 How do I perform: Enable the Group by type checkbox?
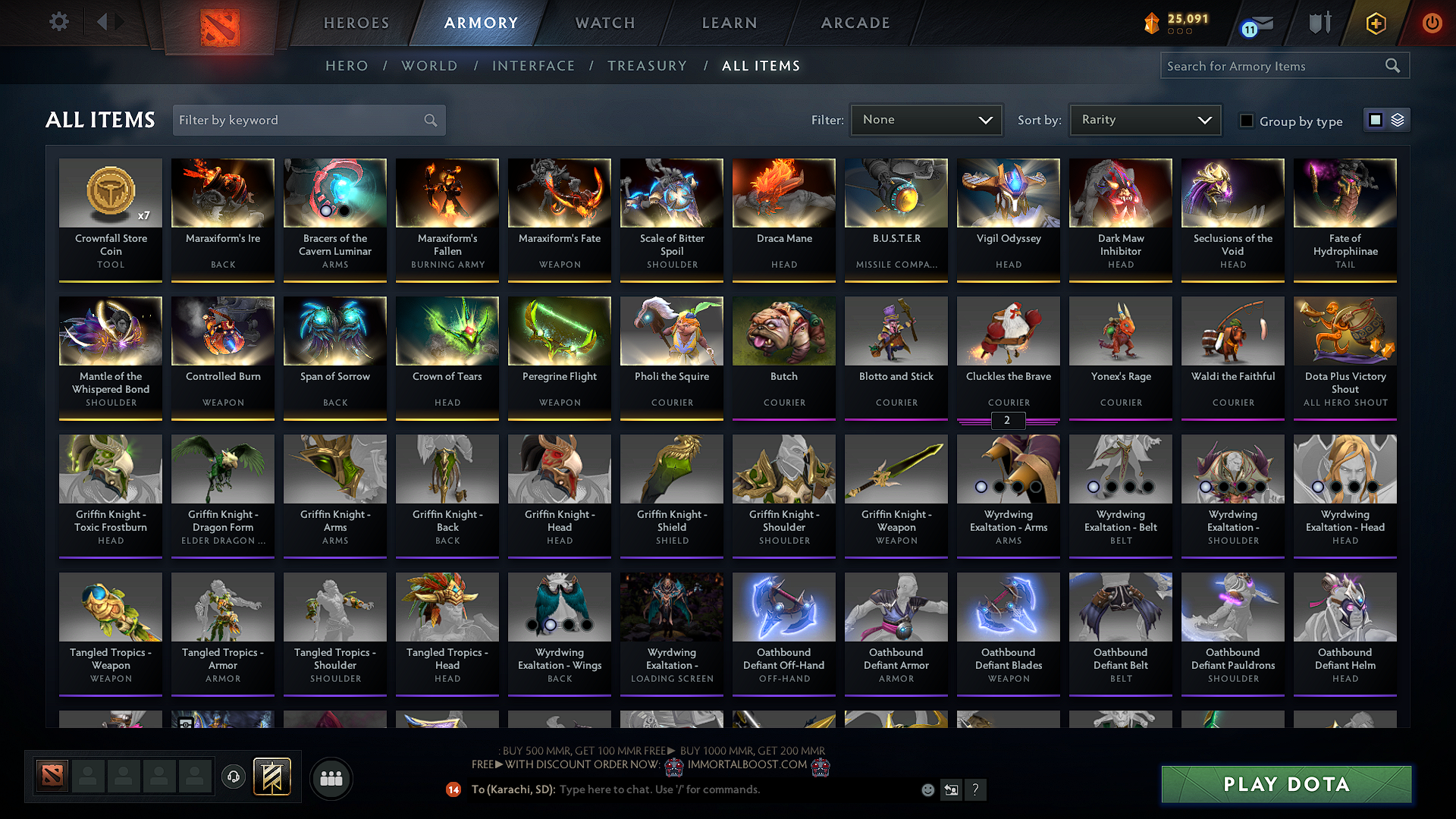point(1247,120)
